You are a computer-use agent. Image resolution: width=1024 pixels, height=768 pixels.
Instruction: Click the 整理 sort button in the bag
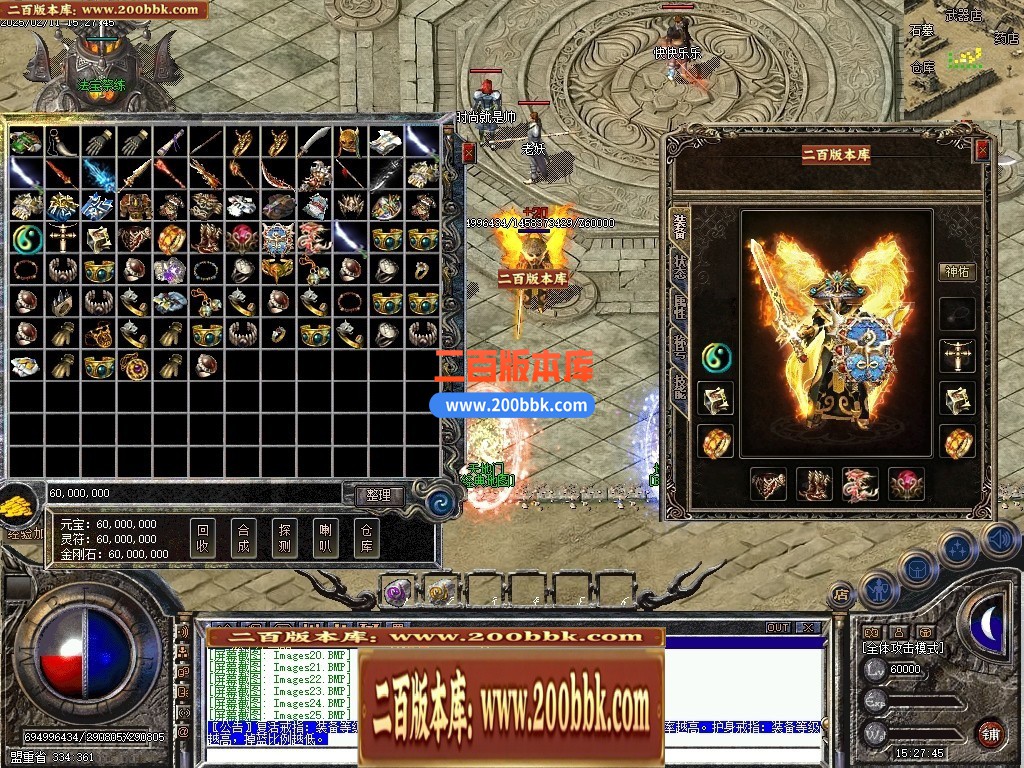click(378, 495)
